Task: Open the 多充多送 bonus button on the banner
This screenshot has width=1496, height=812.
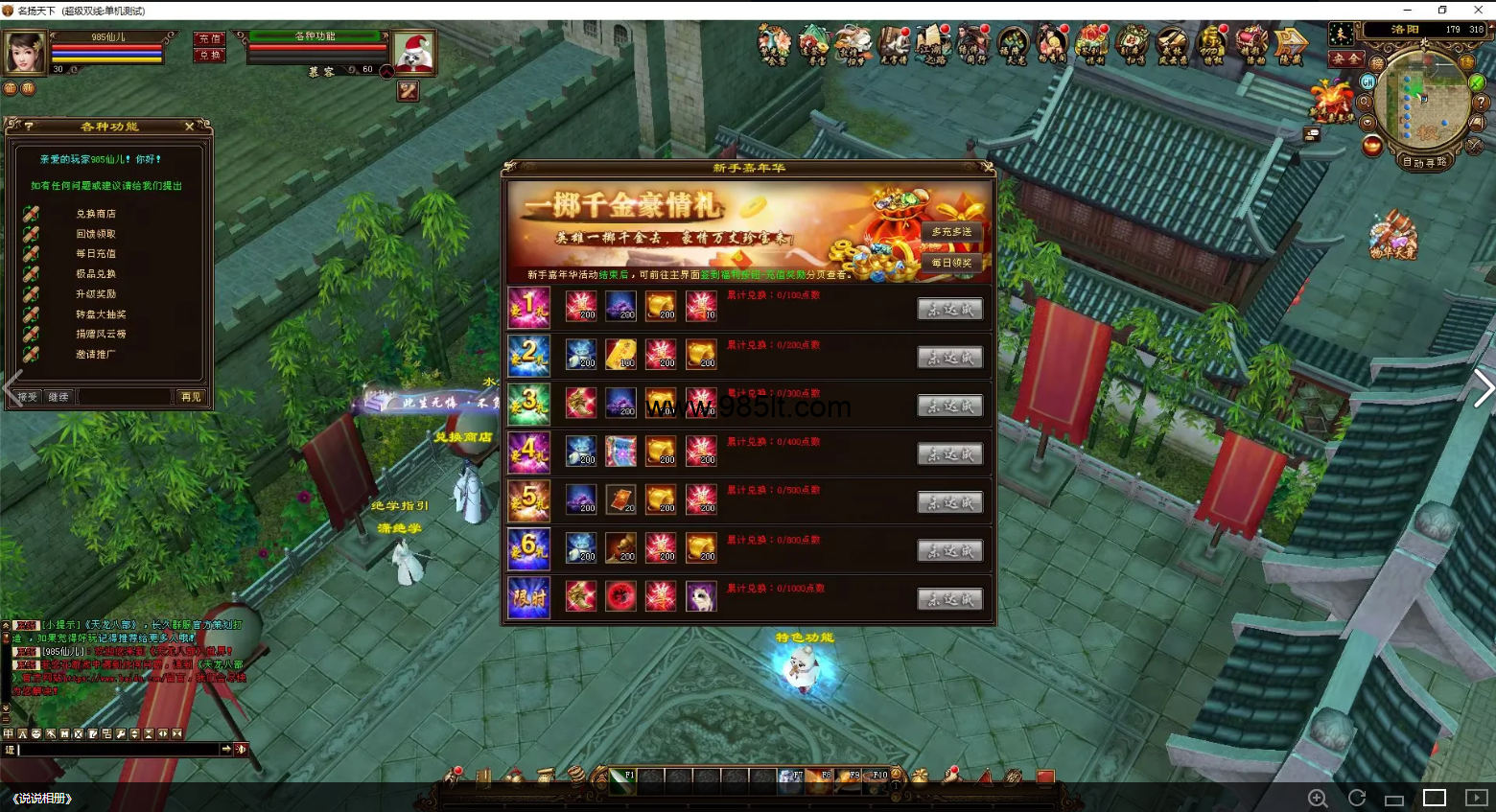Action: (x=951, y=232)
